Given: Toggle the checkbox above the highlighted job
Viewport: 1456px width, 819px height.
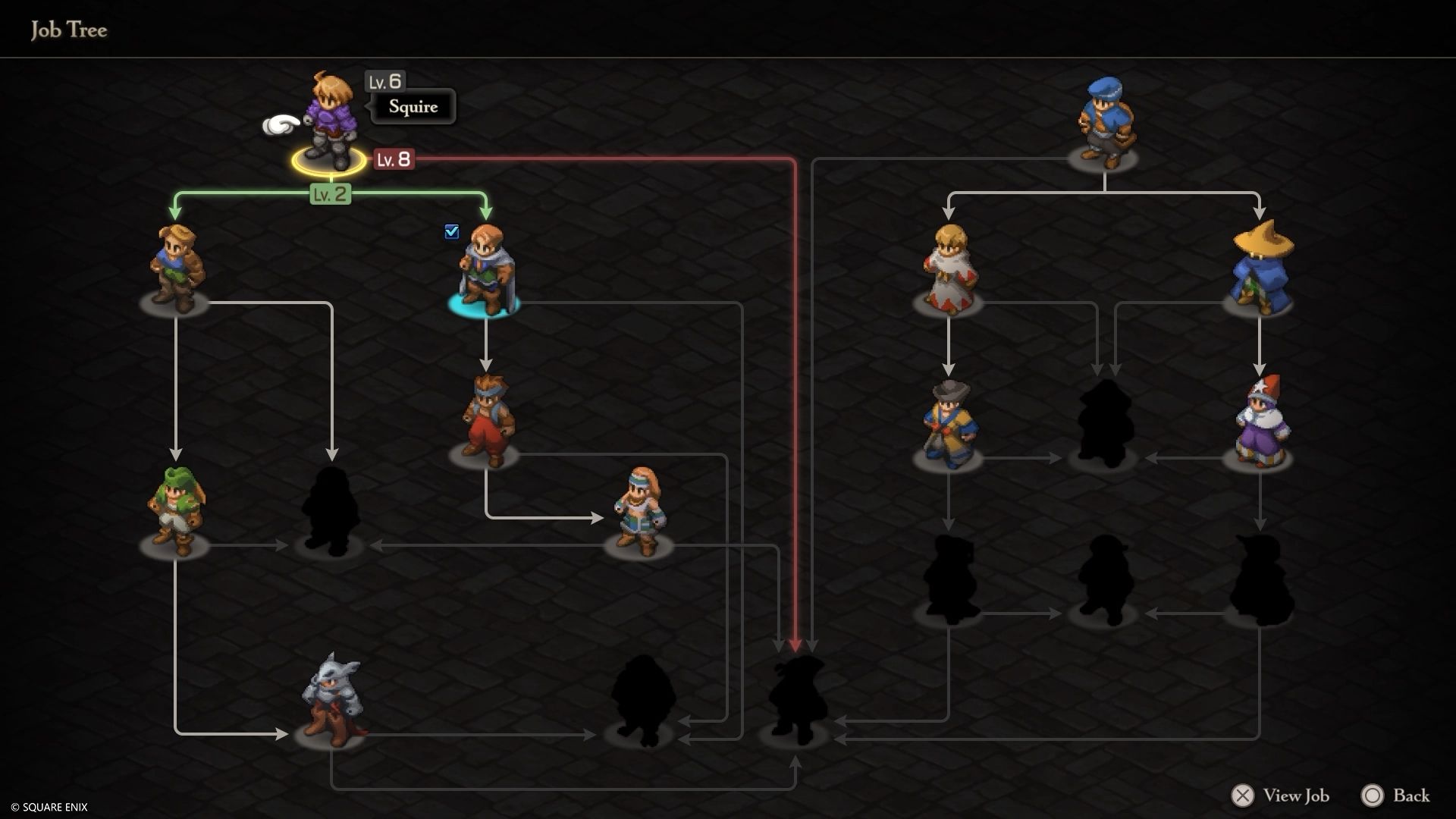Looking at the screenshot, I should point(453,231).
